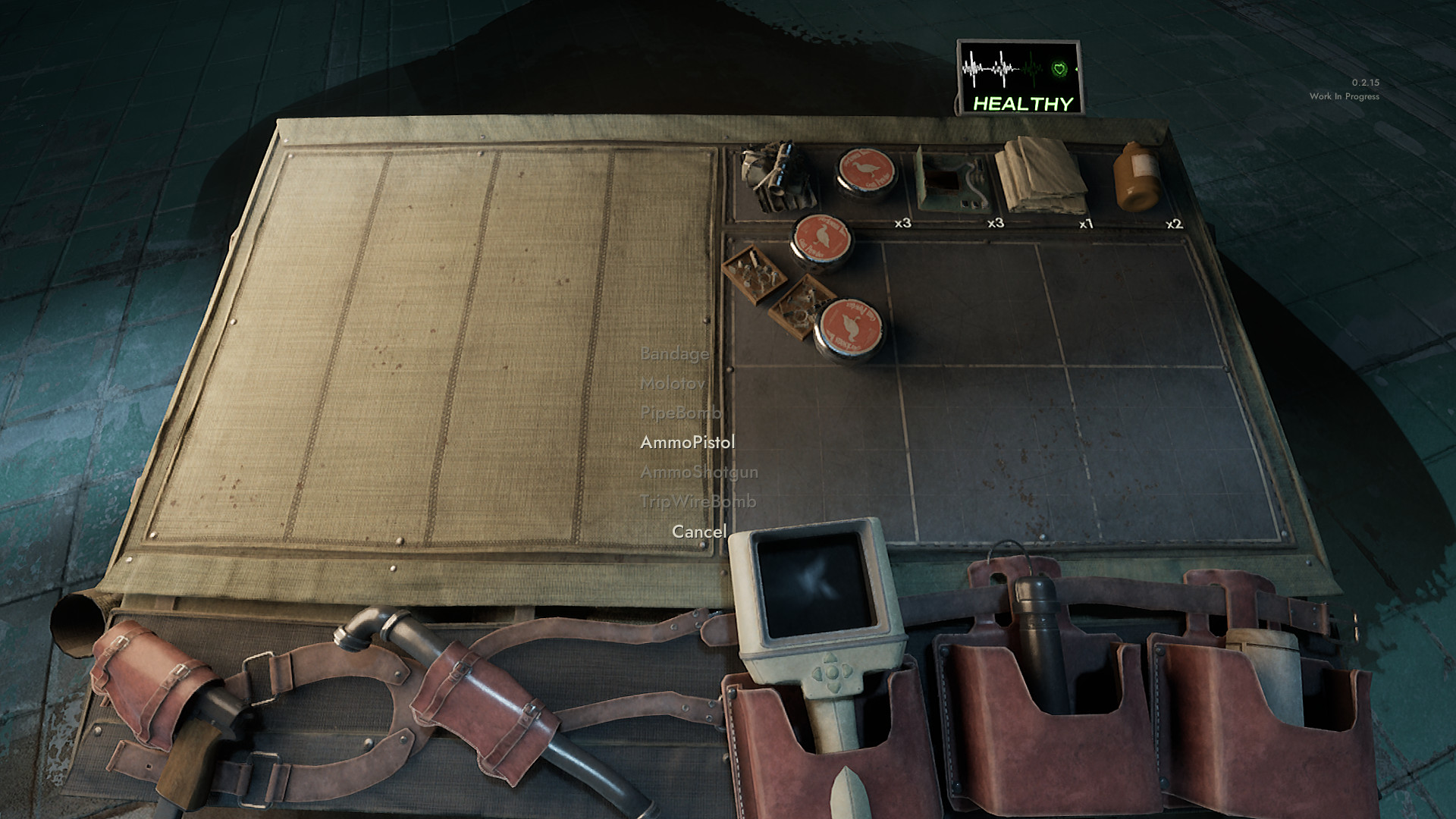Viewport: 1456px width, 819px height.
Task: Select the brown bottle item stack
Action: pyautogui.click(x=1135, y=178)
